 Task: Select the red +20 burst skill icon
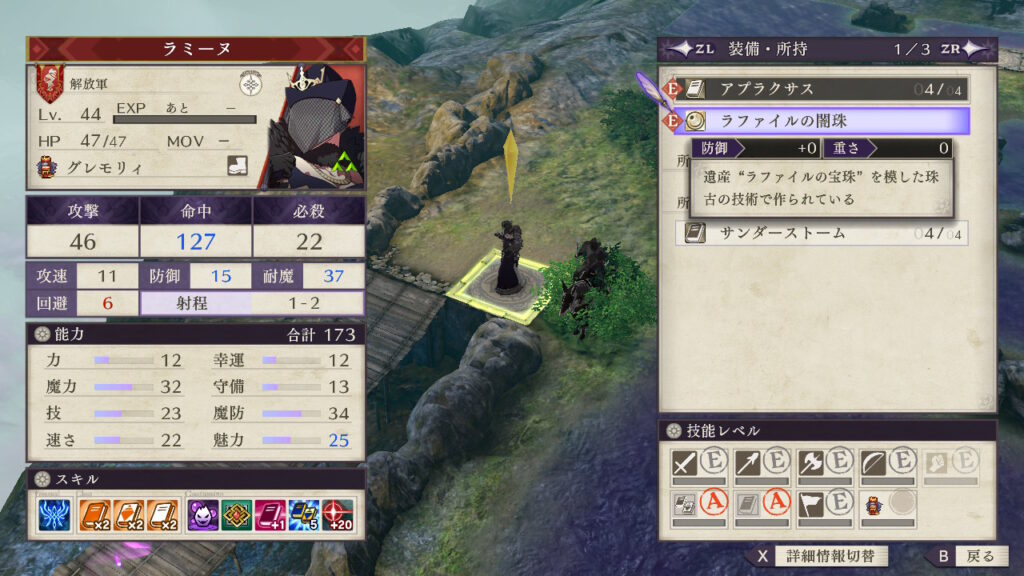tap(337, 515)
